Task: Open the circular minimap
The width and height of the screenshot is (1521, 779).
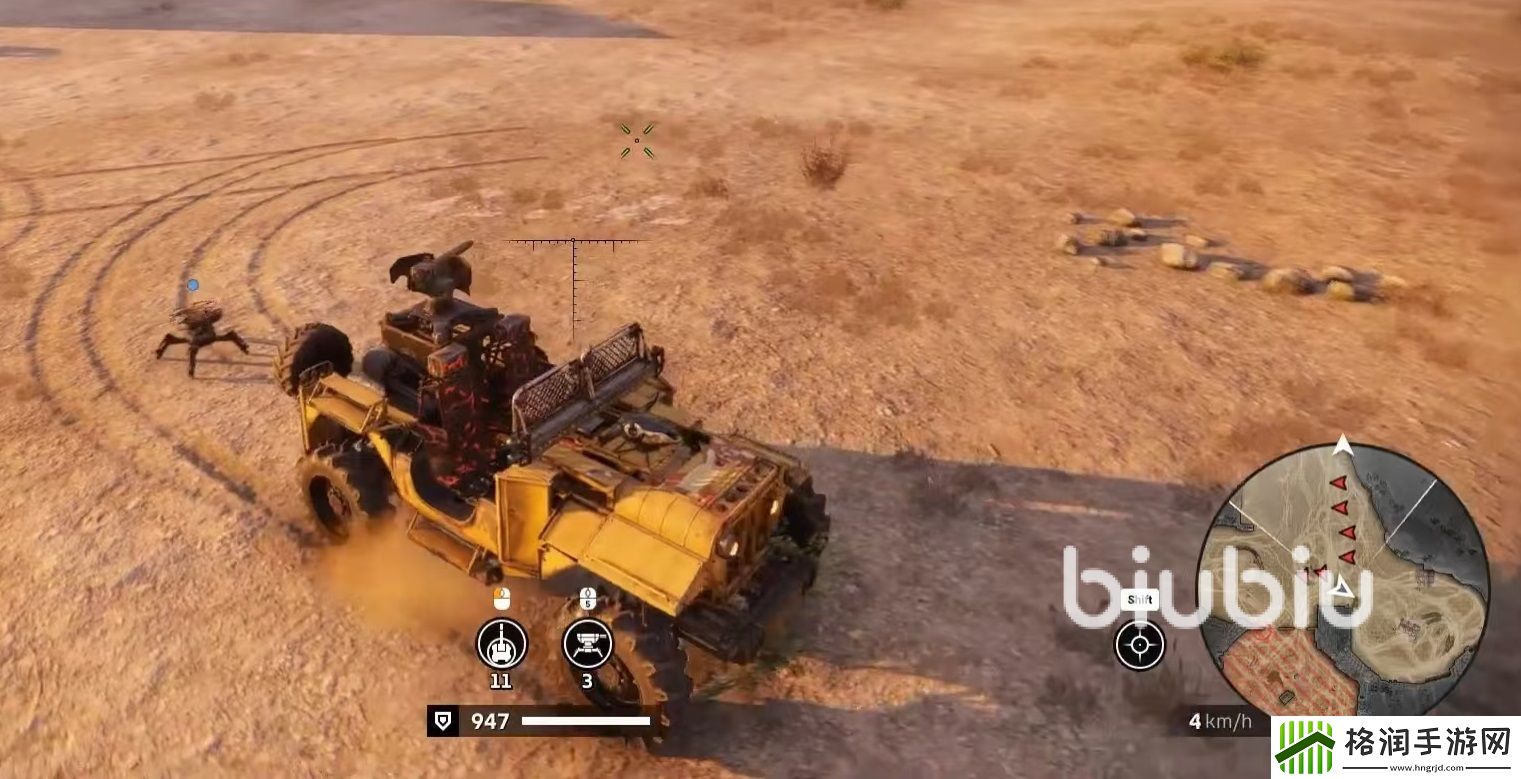Action: tap(1343, 580)
